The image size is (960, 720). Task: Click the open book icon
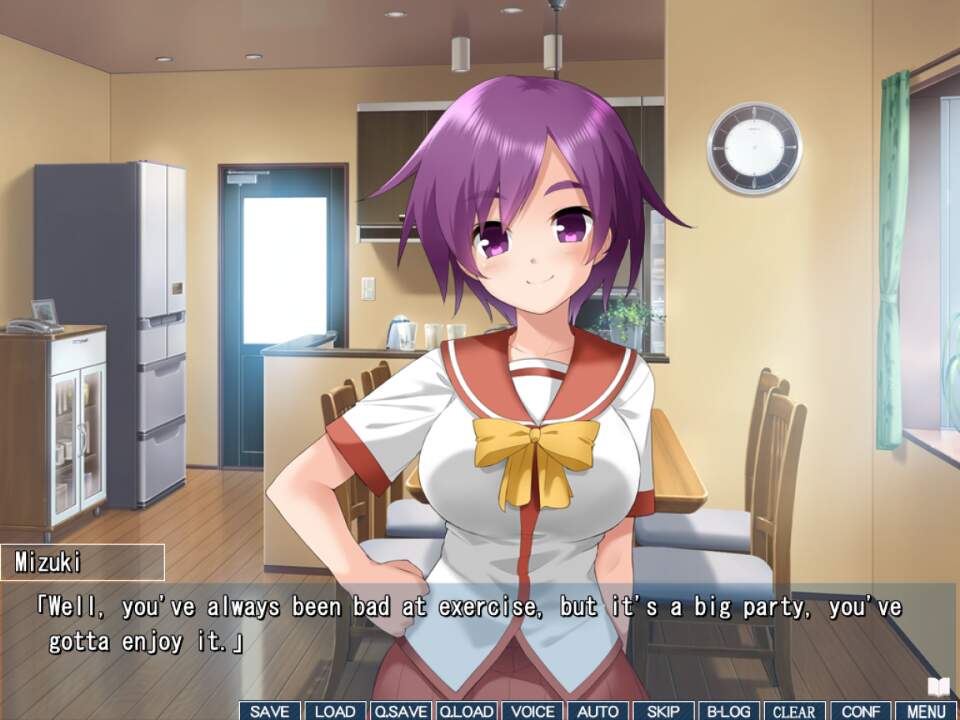point(937,687)
